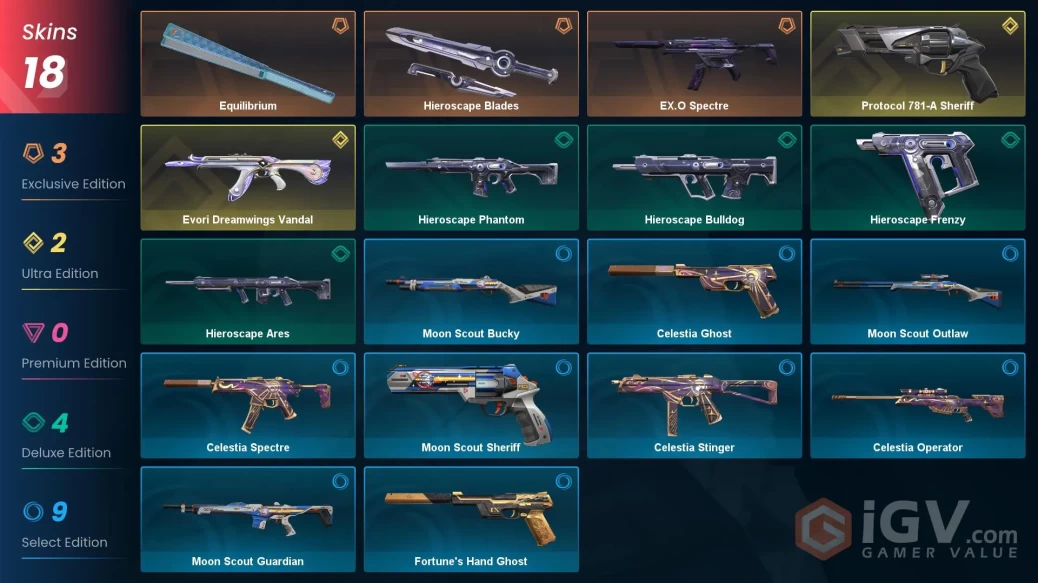The width and height of the screenshot is (1038, 583).
Task: Click the Fortune's Hand Ghost skin
Action: pos(471,520)
